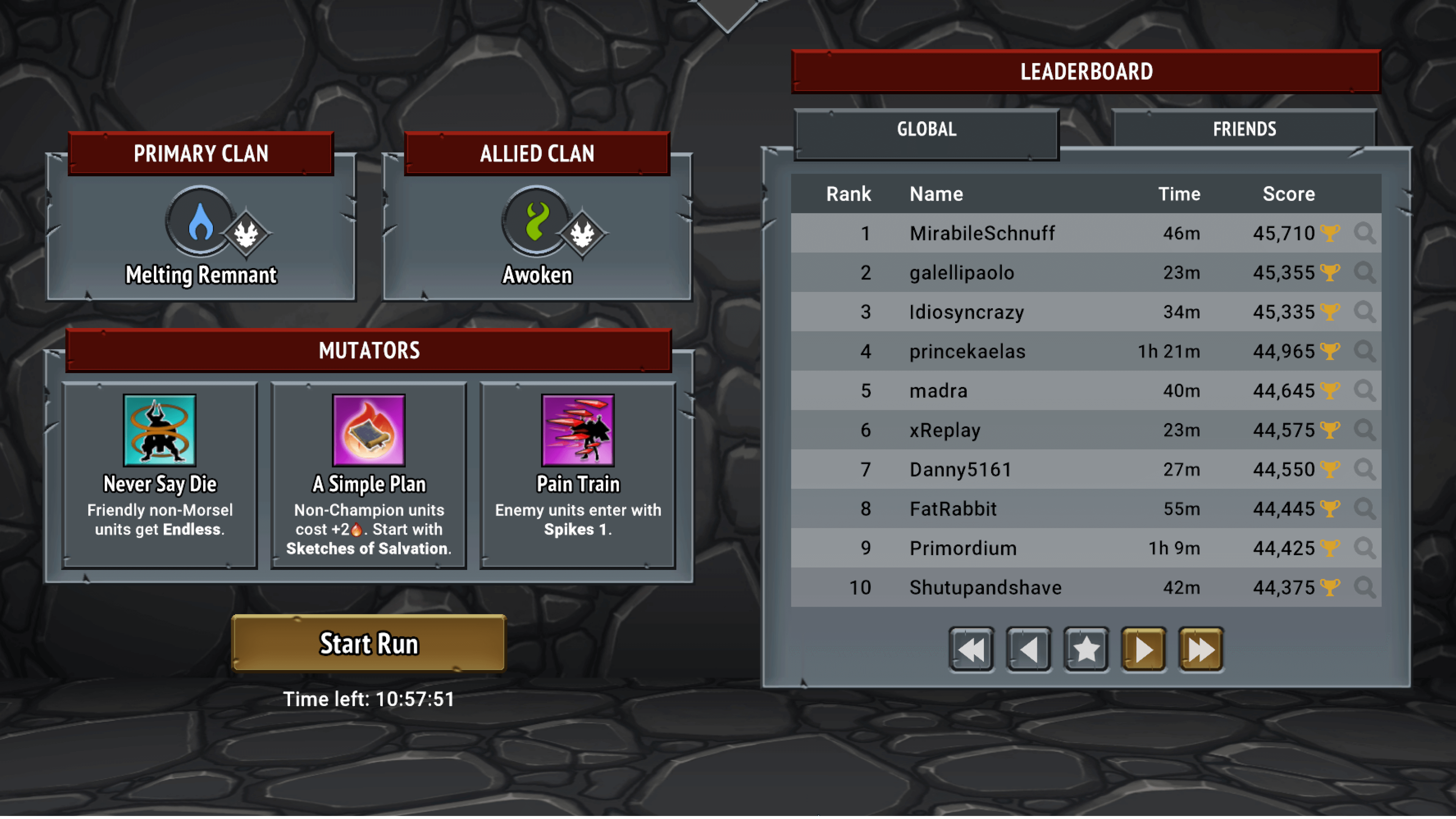Jump to first leaderboard page
1456x819 pixels.
click(x=971, y=650)
